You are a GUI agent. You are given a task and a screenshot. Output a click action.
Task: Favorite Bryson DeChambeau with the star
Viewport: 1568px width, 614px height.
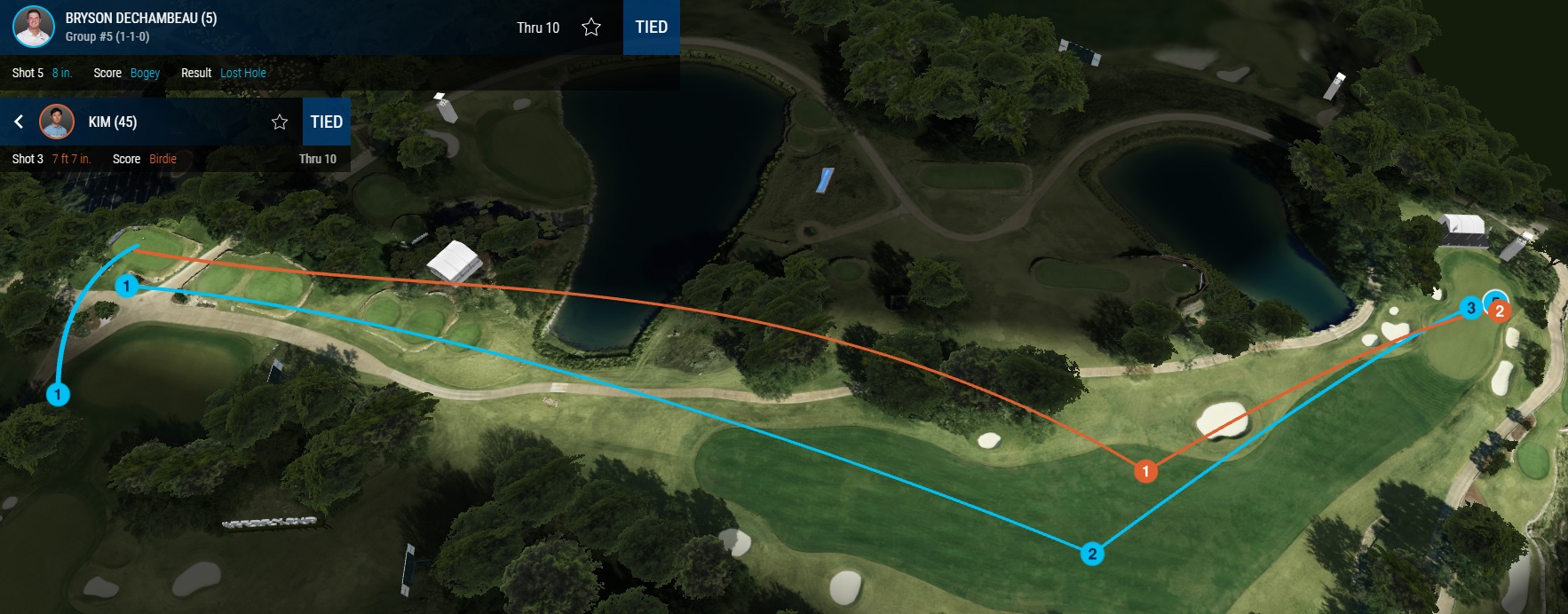tap(591, 28)
